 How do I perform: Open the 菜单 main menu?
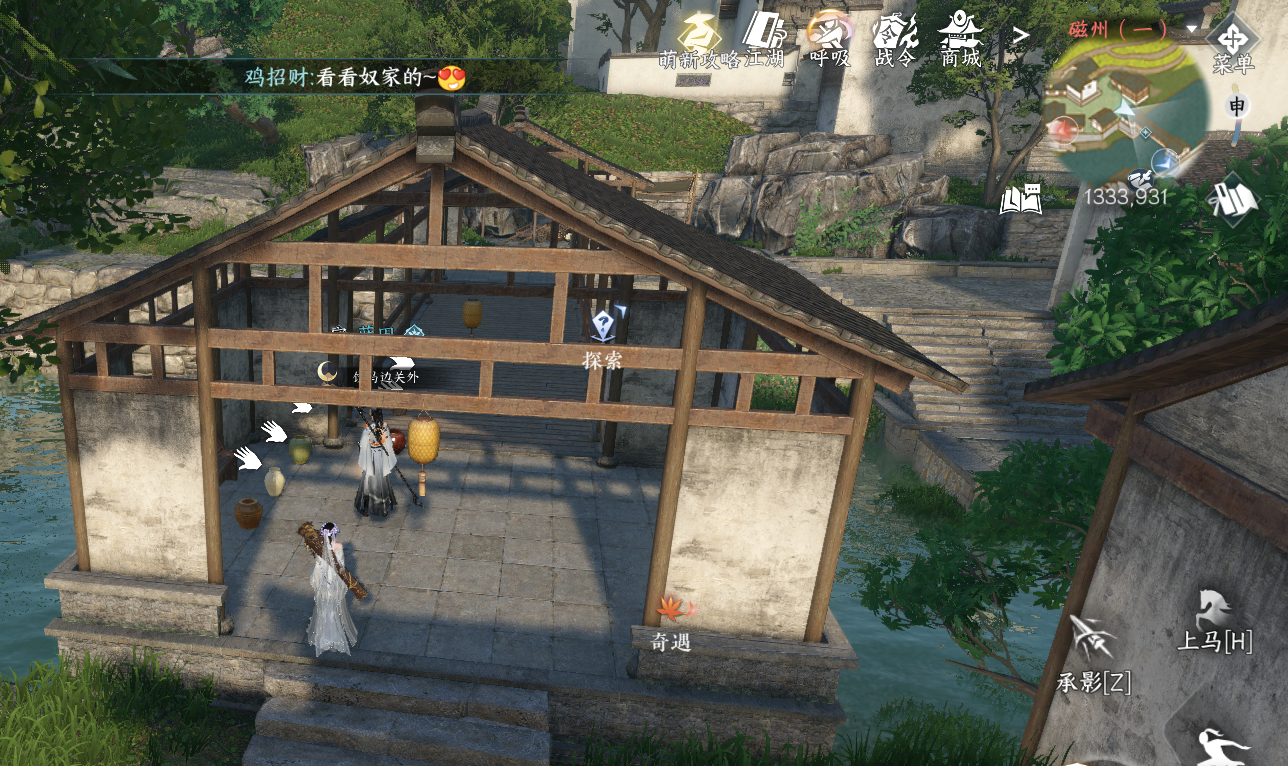(1232, 42)
